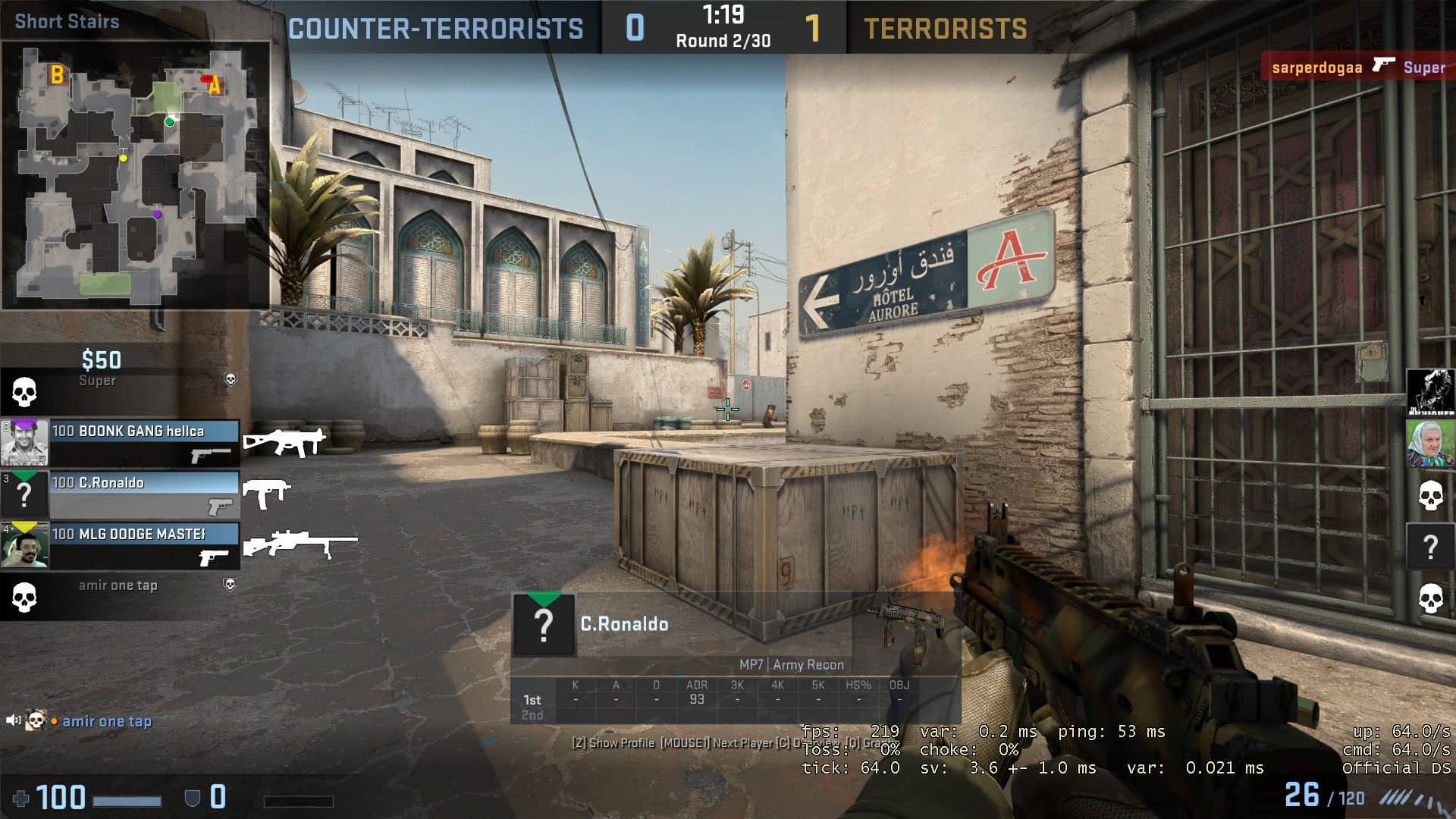Image resolution: width=1456 pixels, height=819 pixels.
Task: Open the spectated C.Ronaldo avatar panel
Action: click(x=544, y=625)
